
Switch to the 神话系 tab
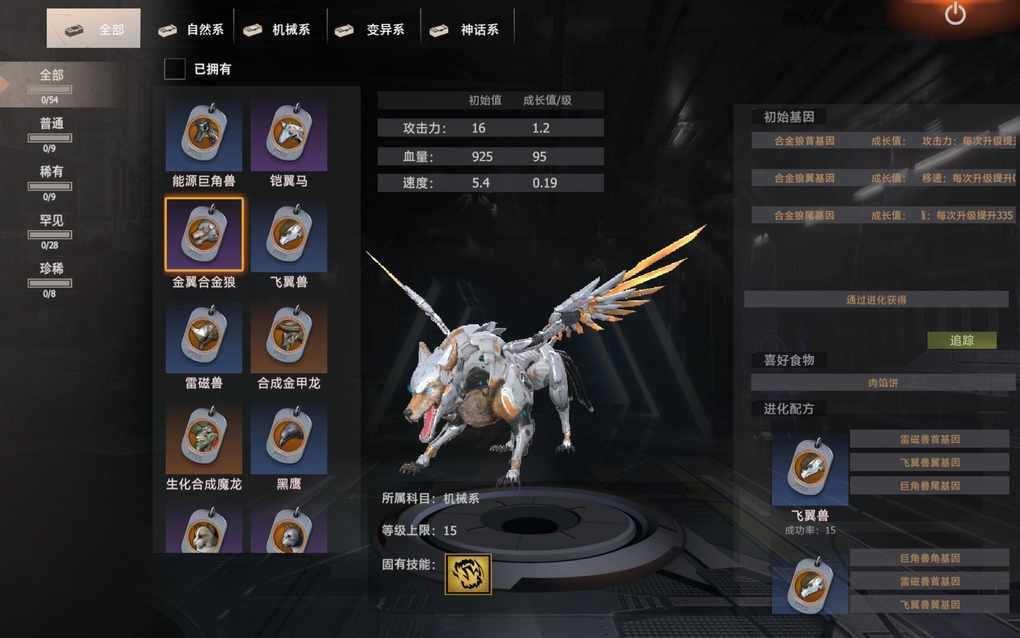click(x=465, y=29)
